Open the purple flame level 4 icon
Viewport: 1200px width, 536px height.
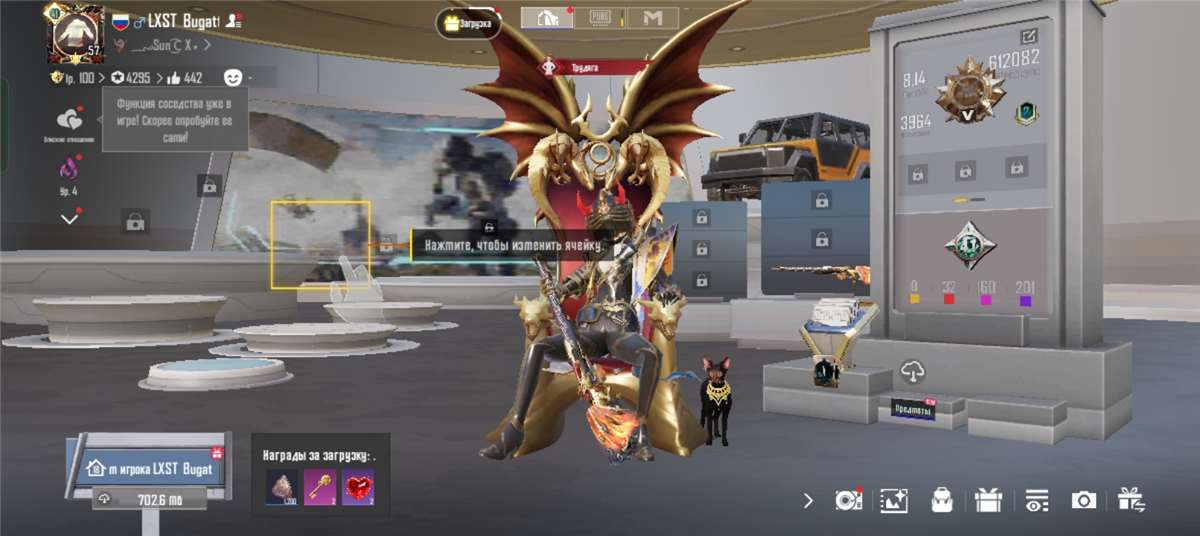click(69, 169)
